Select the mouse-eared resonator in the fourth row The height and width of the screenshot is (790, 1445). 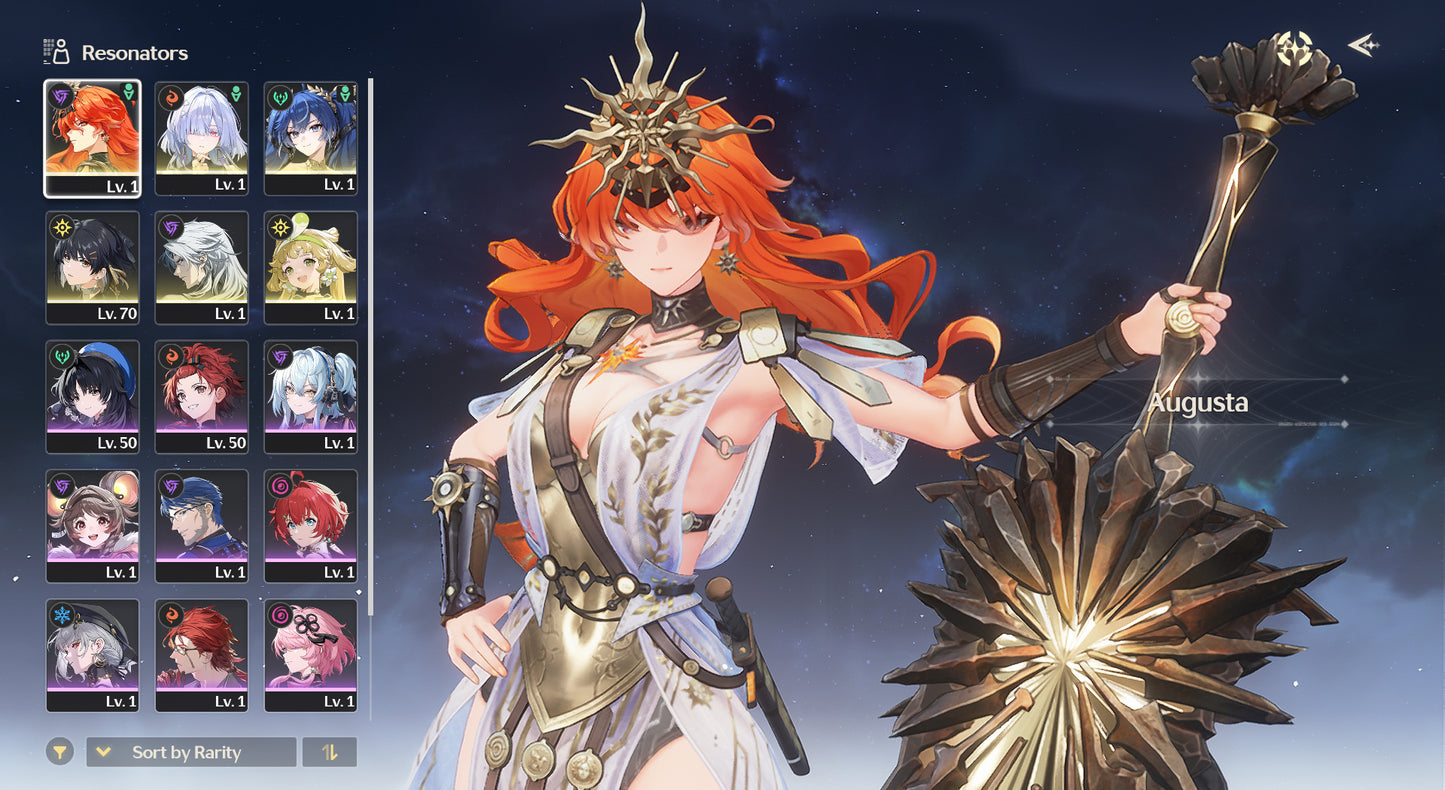92,526
